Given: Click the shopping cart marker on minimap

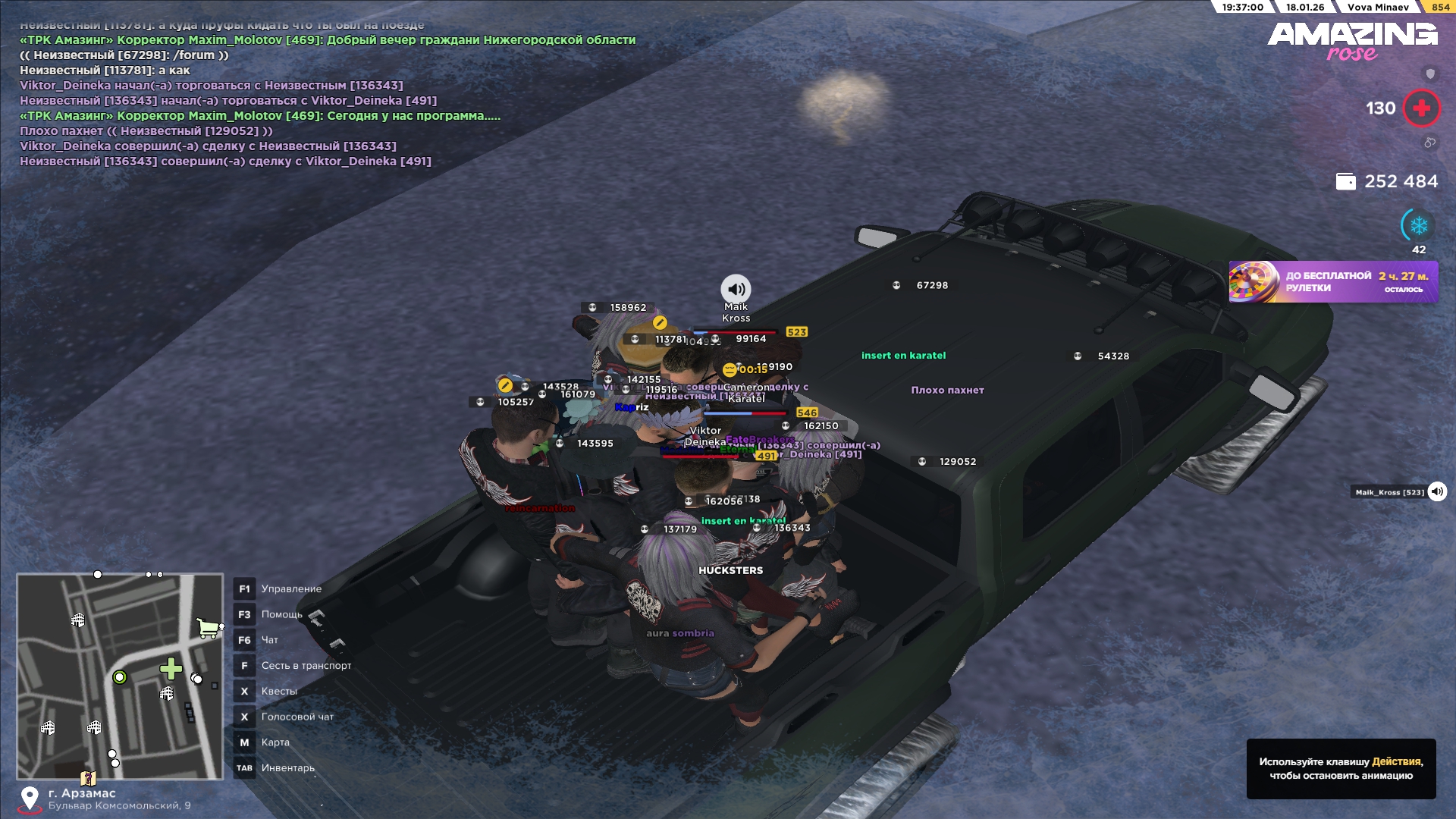Looking at the screenshot, I should 208,628.
